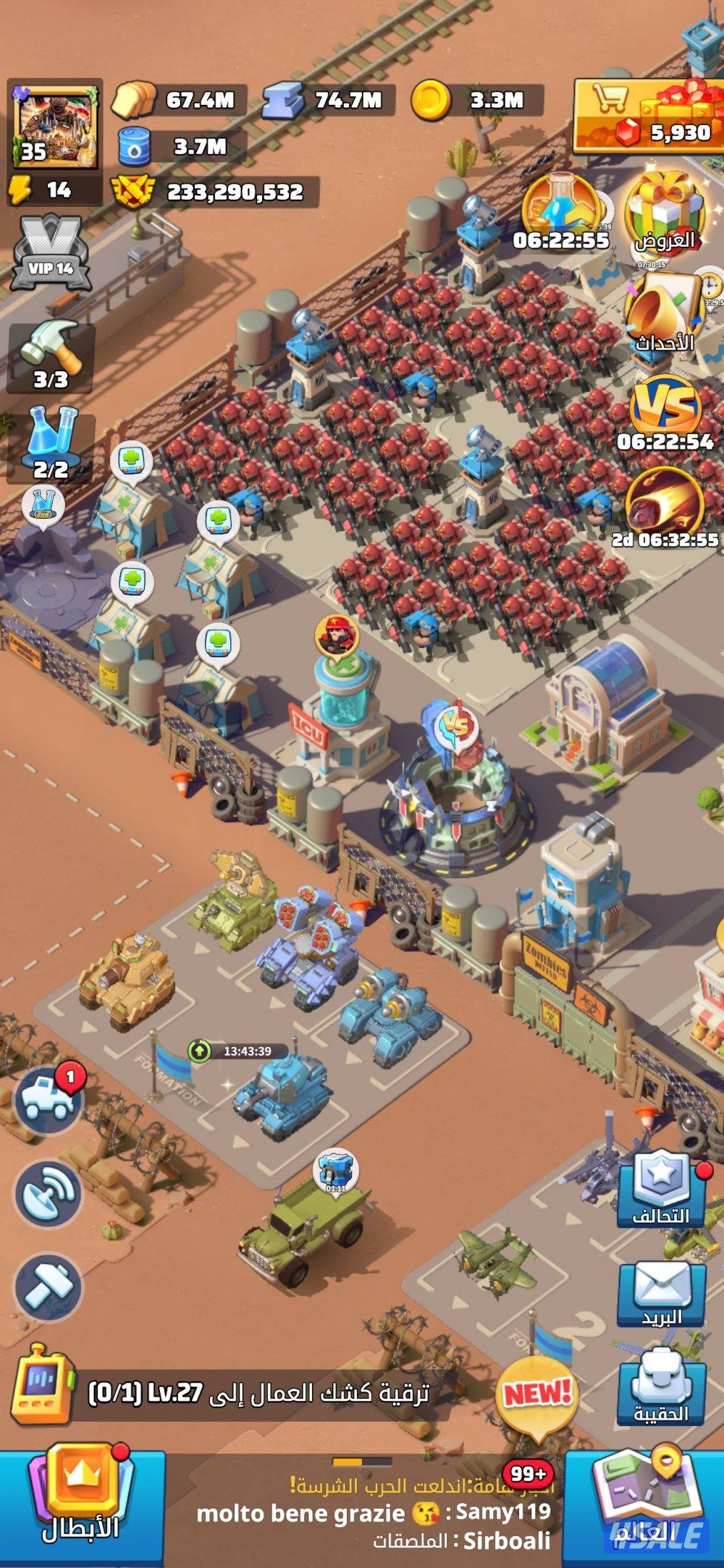Tap the builder hammer 3/3 icon
The image size is (724, 1568).
(x=50, y=356)
